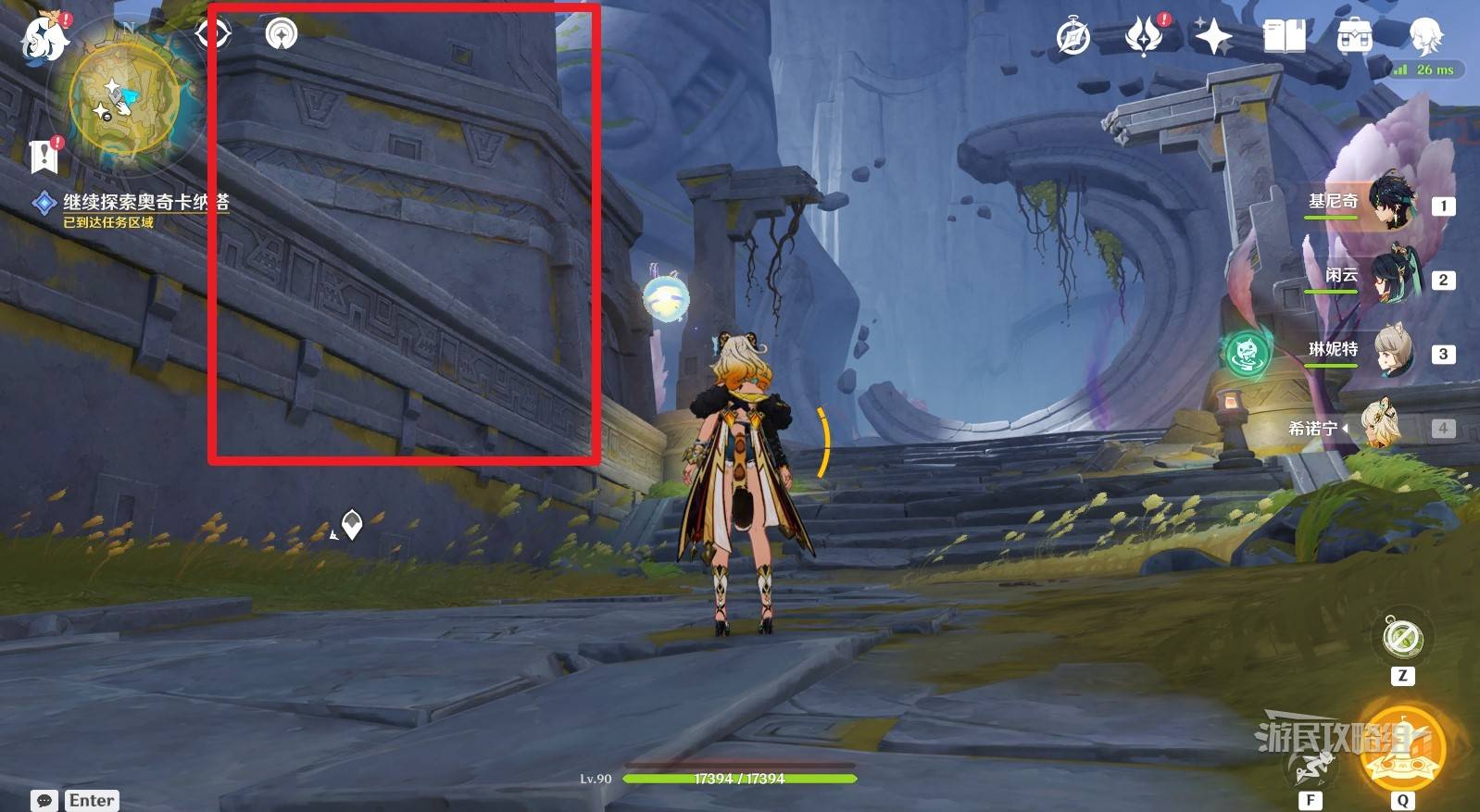The height and width of the screenshot is (812, 1480).
Task: Toggle the elemental sight eye icon
Action: point(212,34)
